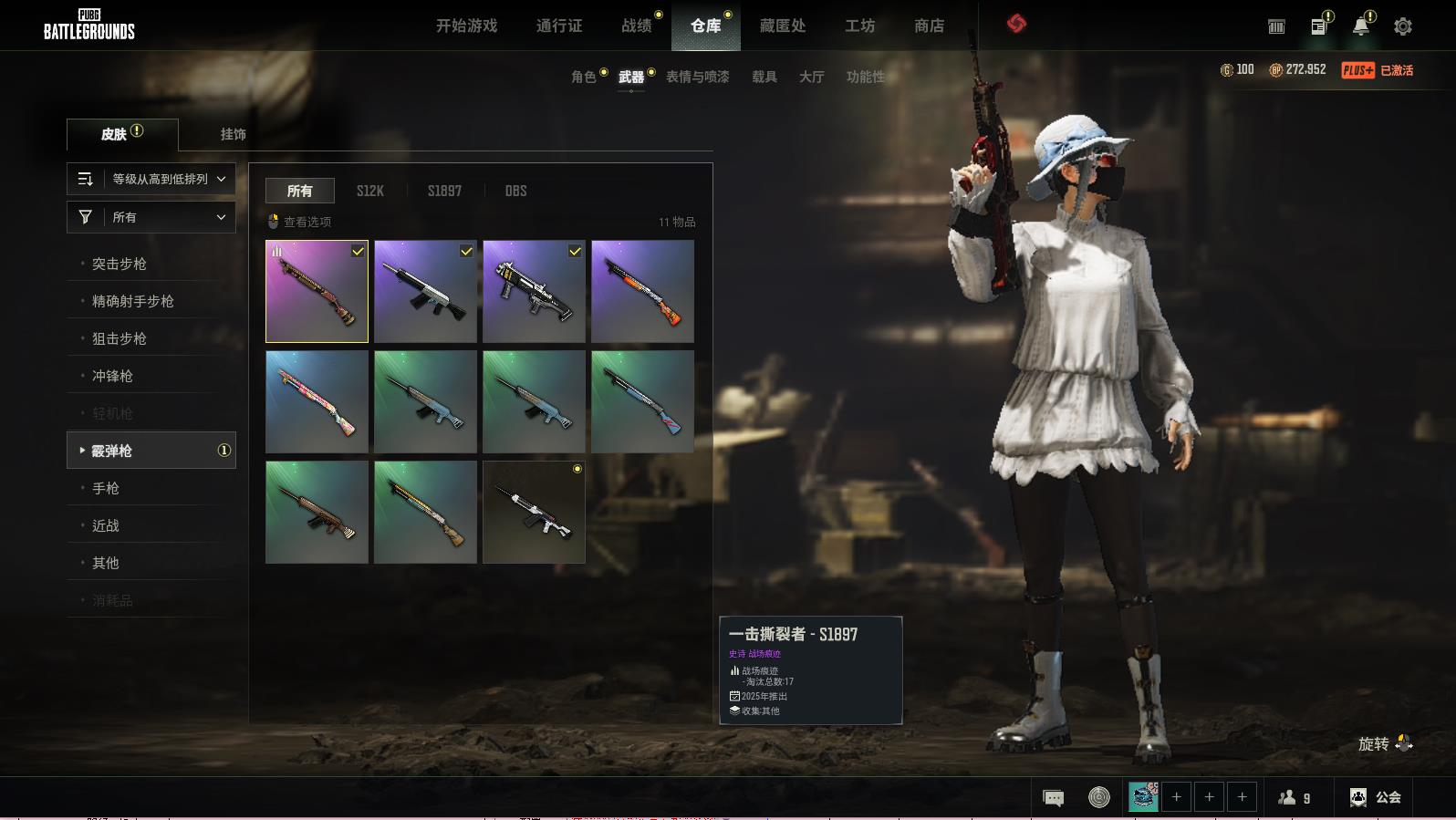The height and width of the screenshot is (820, 1456).
Task: Select the 角色 character sub-tab
Action: [583, 77]
